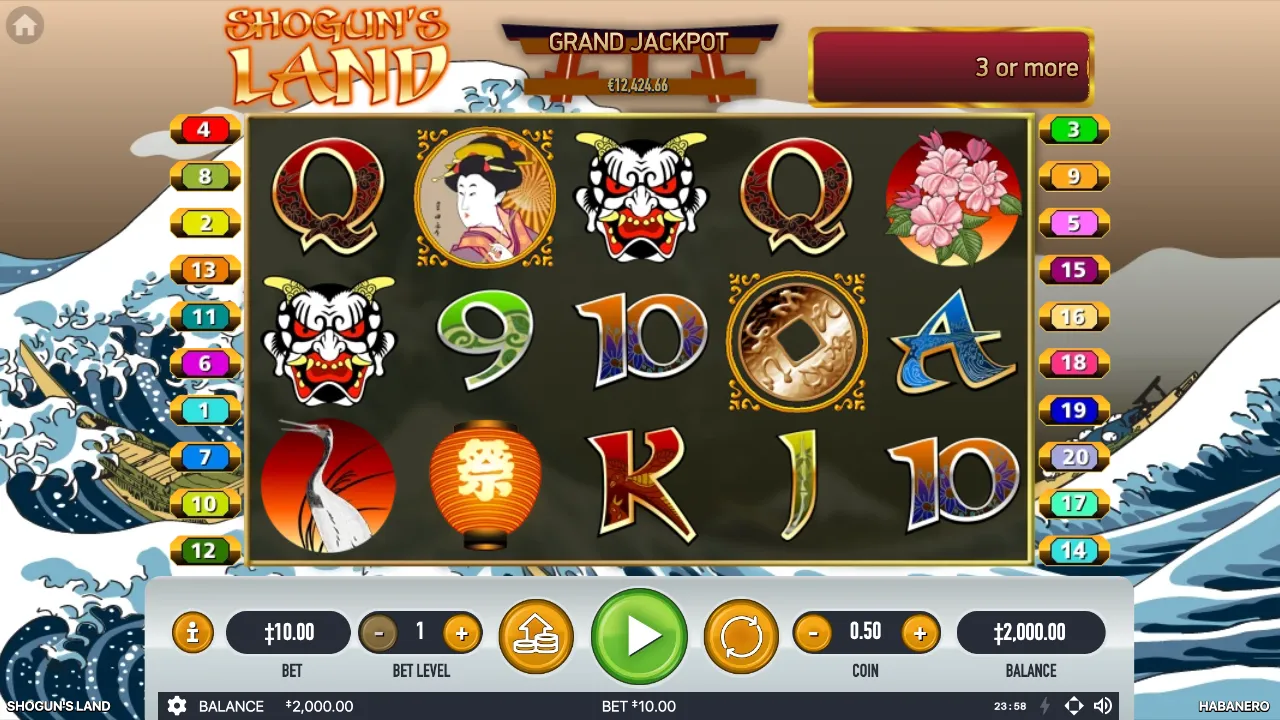
Task: Open the game info panel
Action: tap(192, 632)
